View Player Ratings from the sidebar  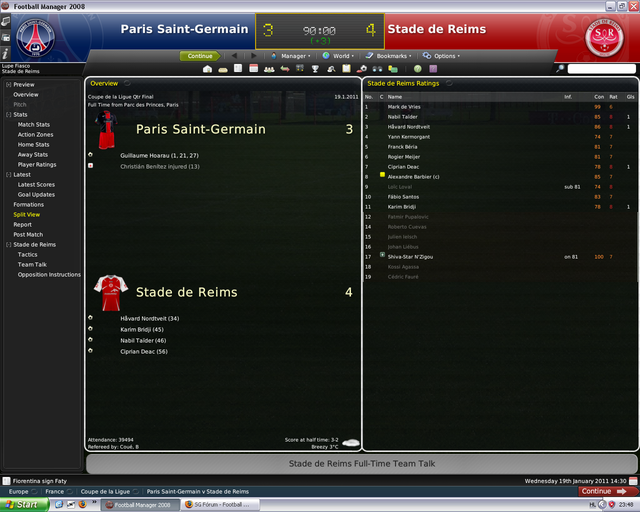(x=37, y=164)
